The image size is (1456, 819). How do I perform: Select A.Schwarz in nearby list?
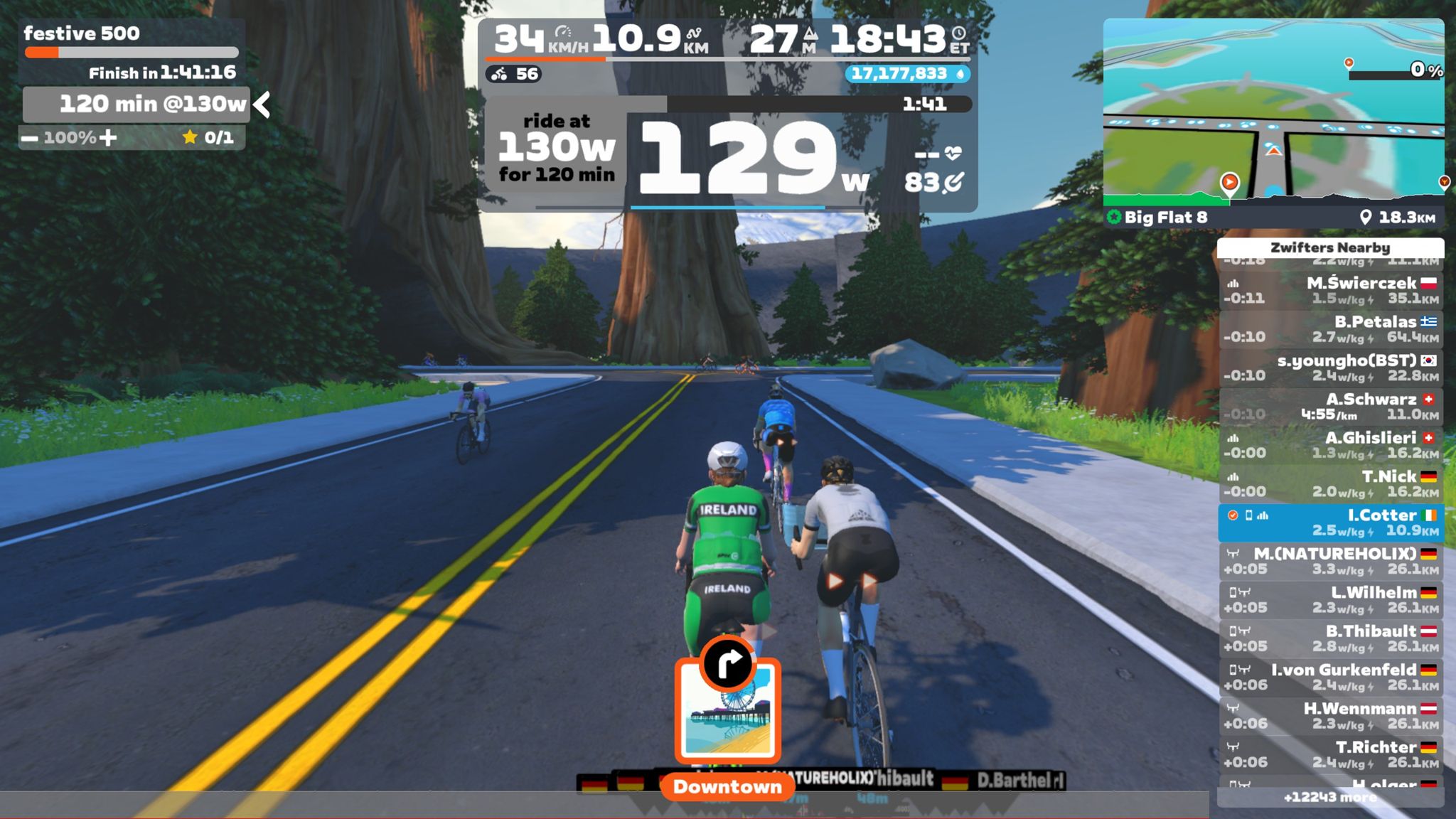coord(1330,407)
